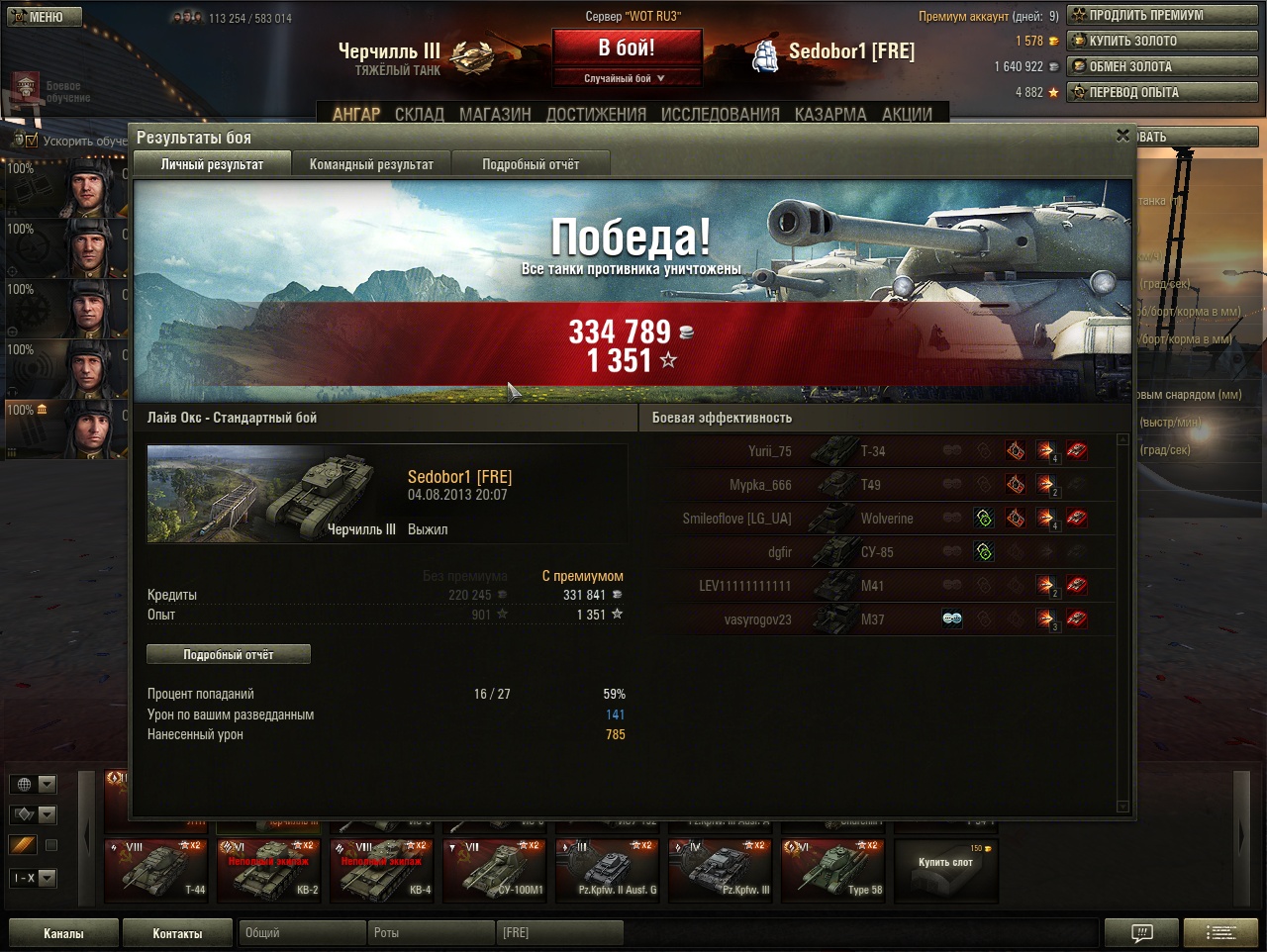Select the Т-44 tank in carousel
This screenshot has height=952, width=1267.
coord(156,870)
